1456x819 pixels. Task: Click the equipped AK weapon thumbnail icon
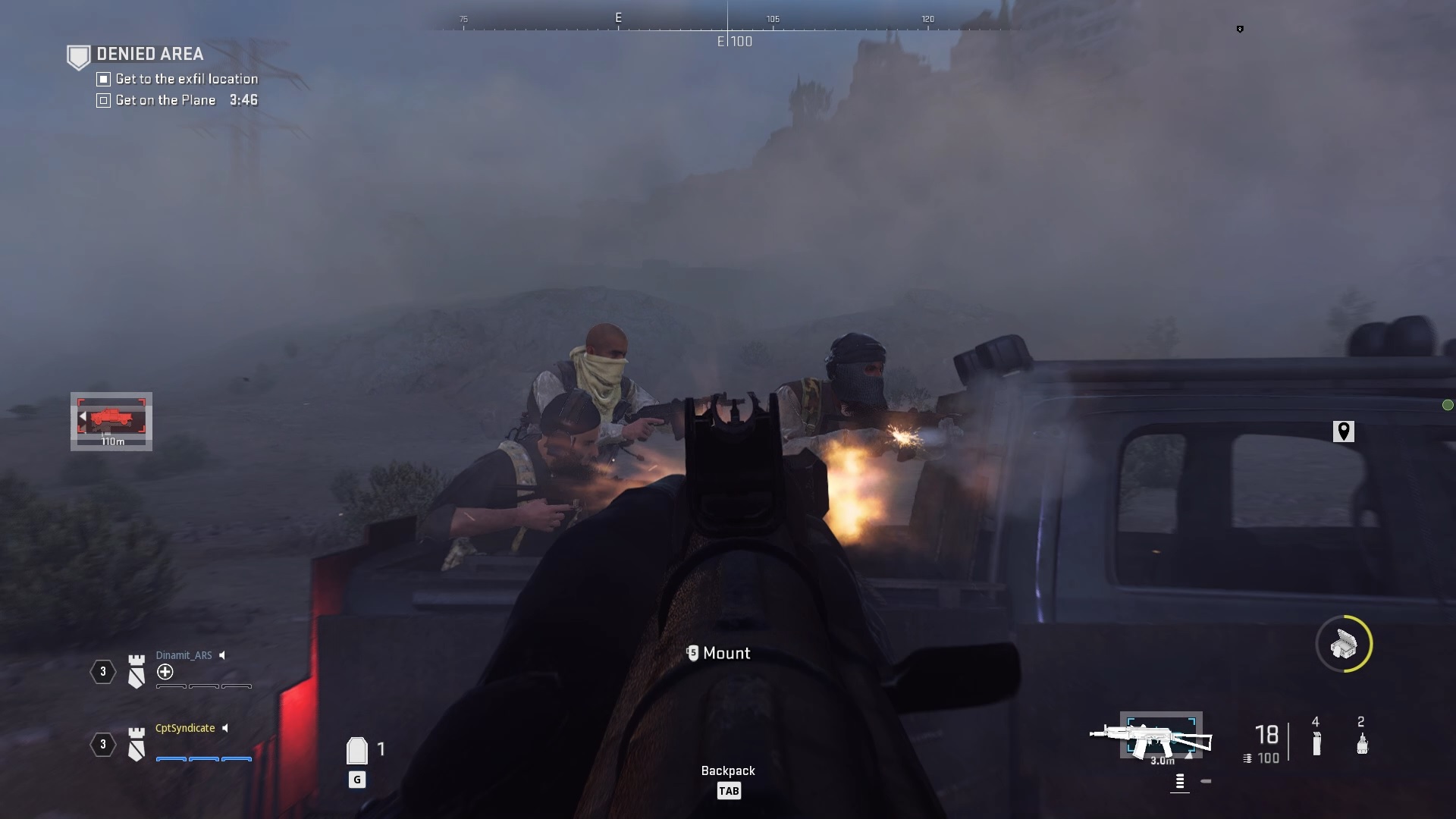coord(1162,734)
